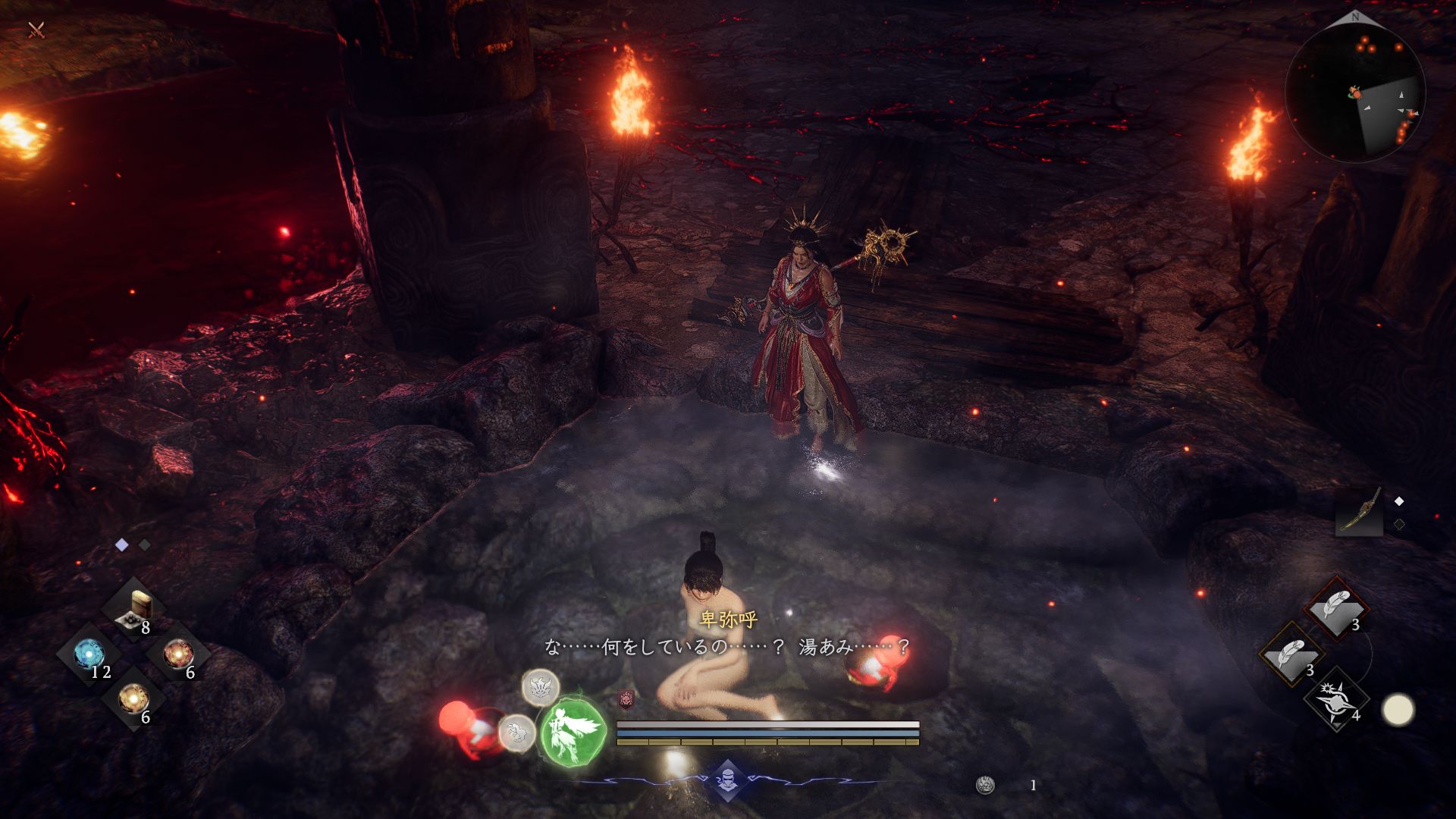Select the red-orange orb showing 6
1456x819 pixels.
pyautogui.click(x=178, y=654)
